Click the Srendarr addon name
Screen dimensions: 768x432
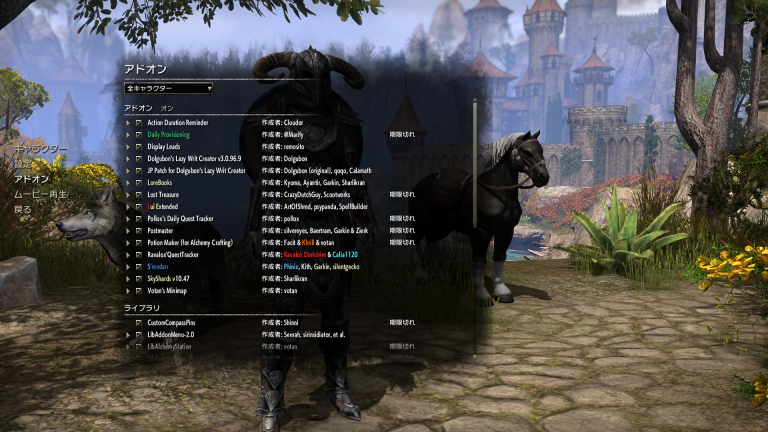click(158, 267)
